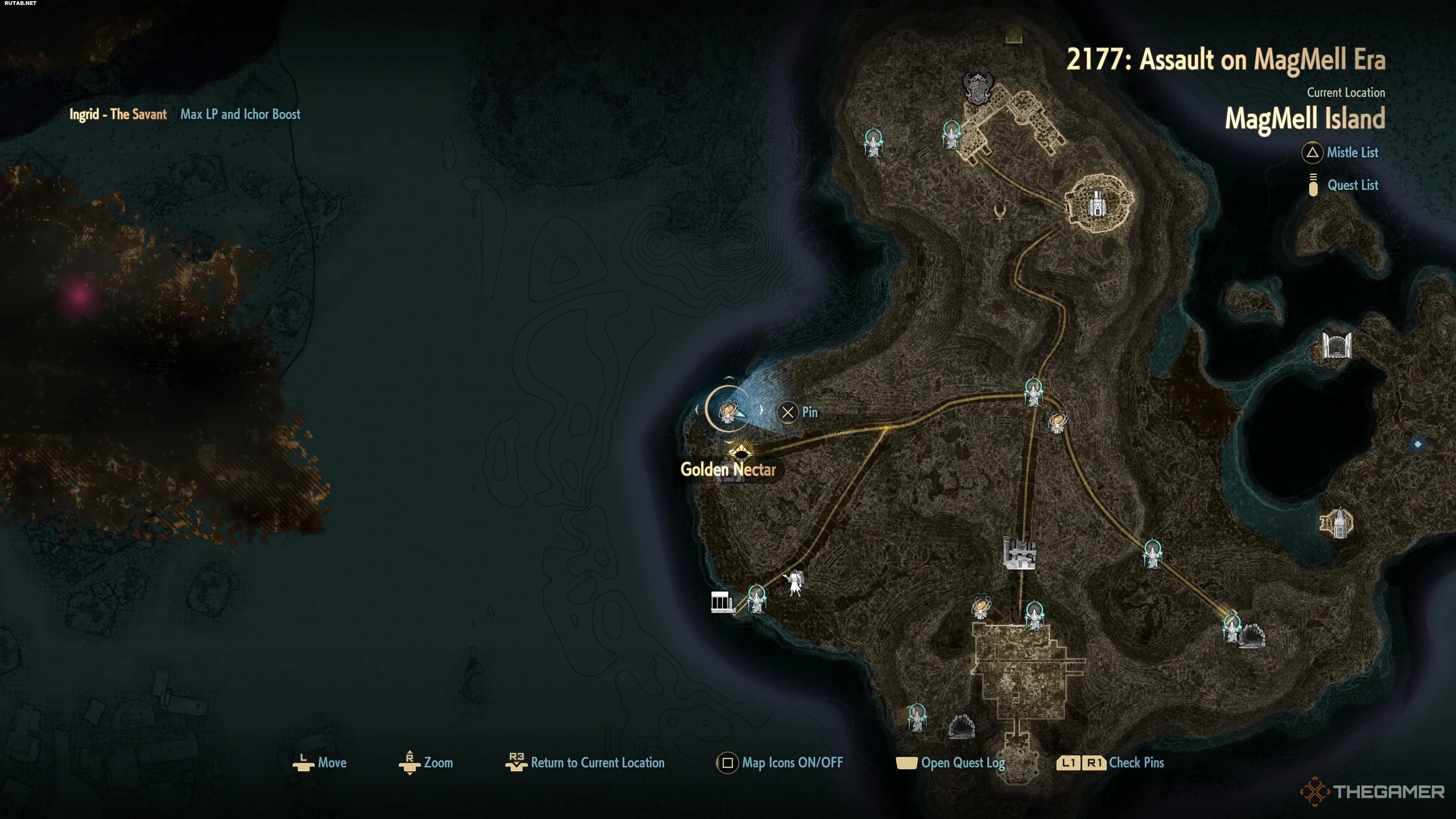
Task: Open the Quest List
Action: click(1351, 185)
